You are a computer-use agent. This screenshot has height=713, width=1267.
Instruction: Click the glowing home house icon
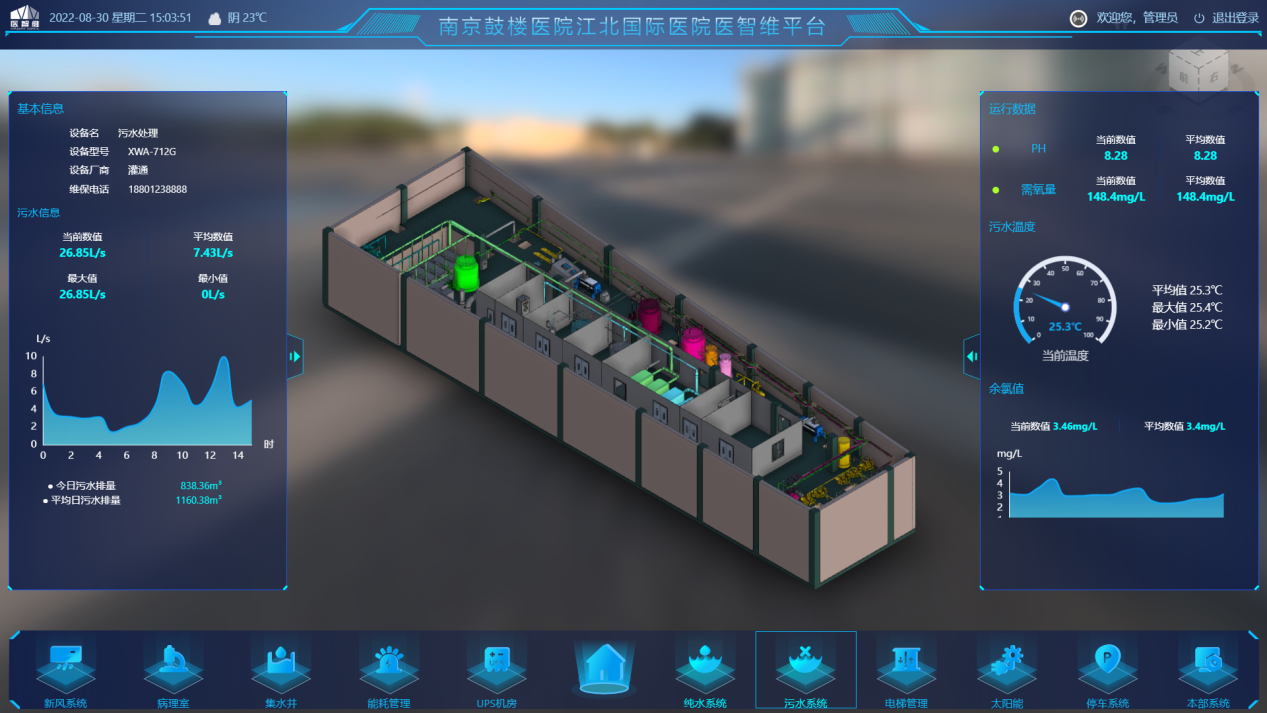coord(604,665)
